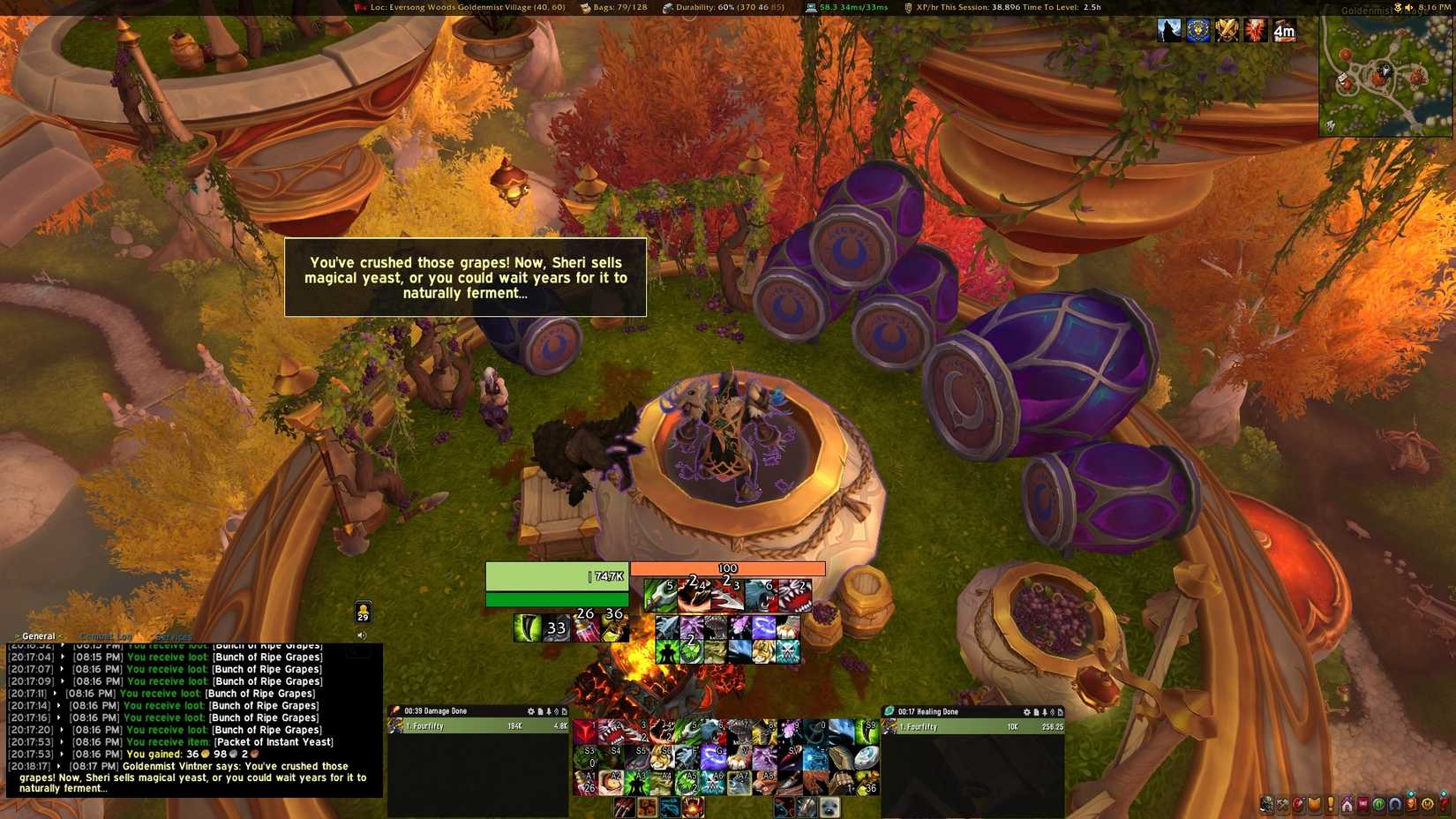Switch to the Services chat tab
Image resolution: width=1456 pixels, height=819 pixels.
tap(173, 635)
